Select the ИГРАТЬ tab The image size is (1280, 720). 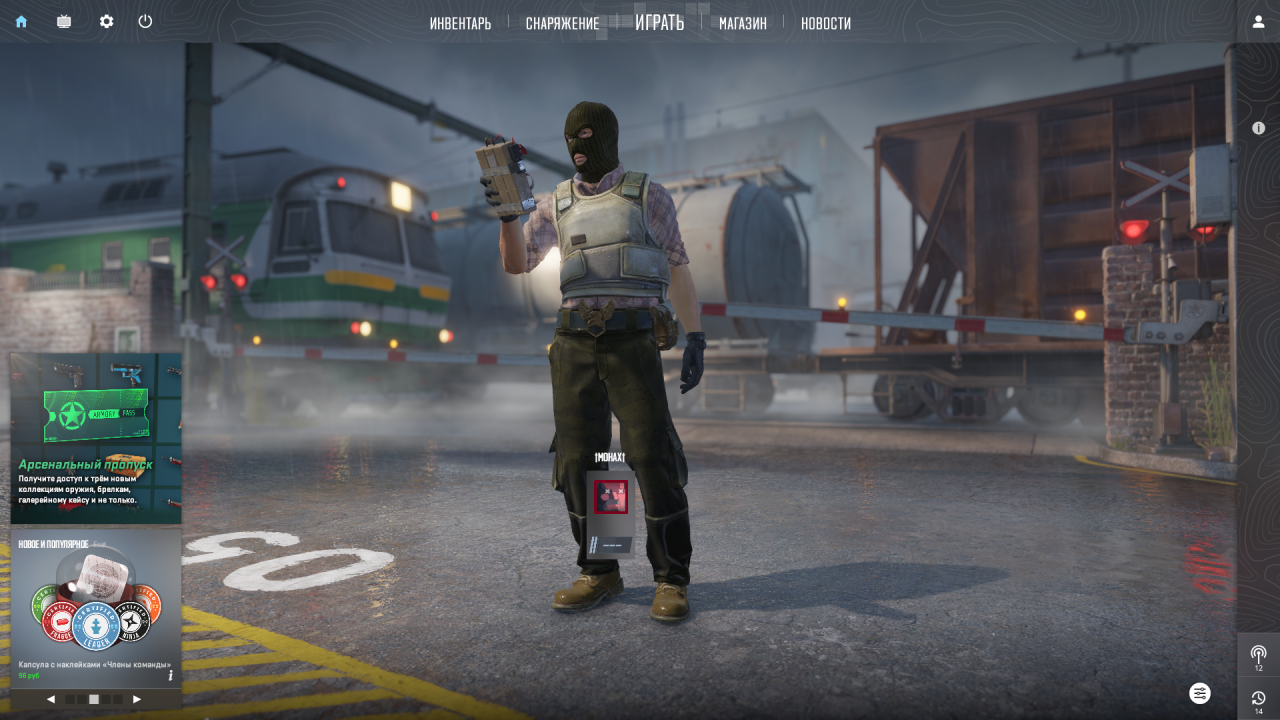[659, 22]
